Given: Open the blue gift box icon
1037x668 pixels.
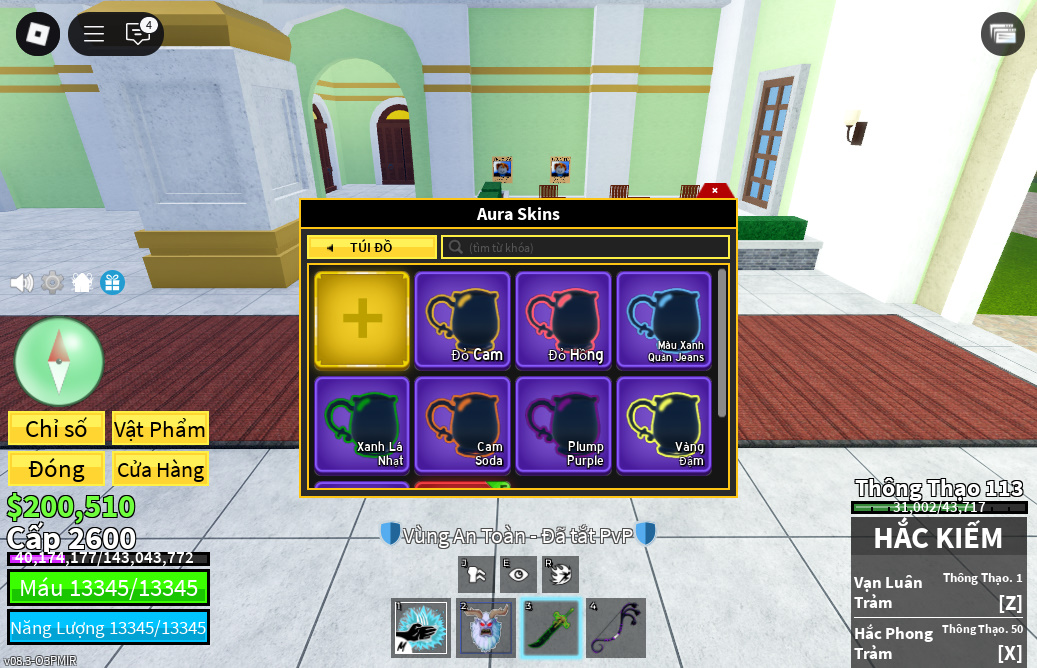Looking at the screenshot, I should pos(112,283).
